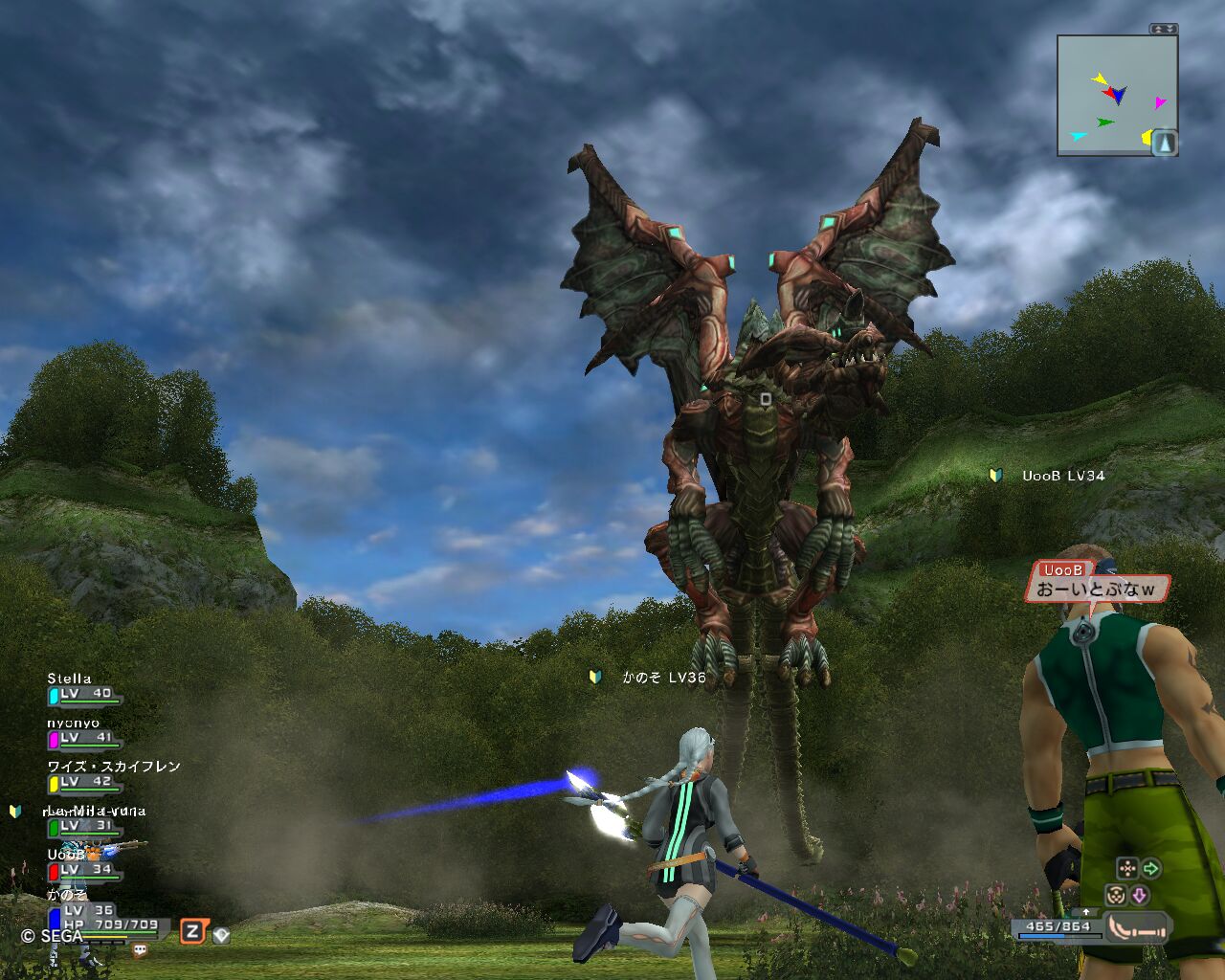Click the radar minimap
The width and height of the screenshot is (1225, 980).
[1115, 96]
